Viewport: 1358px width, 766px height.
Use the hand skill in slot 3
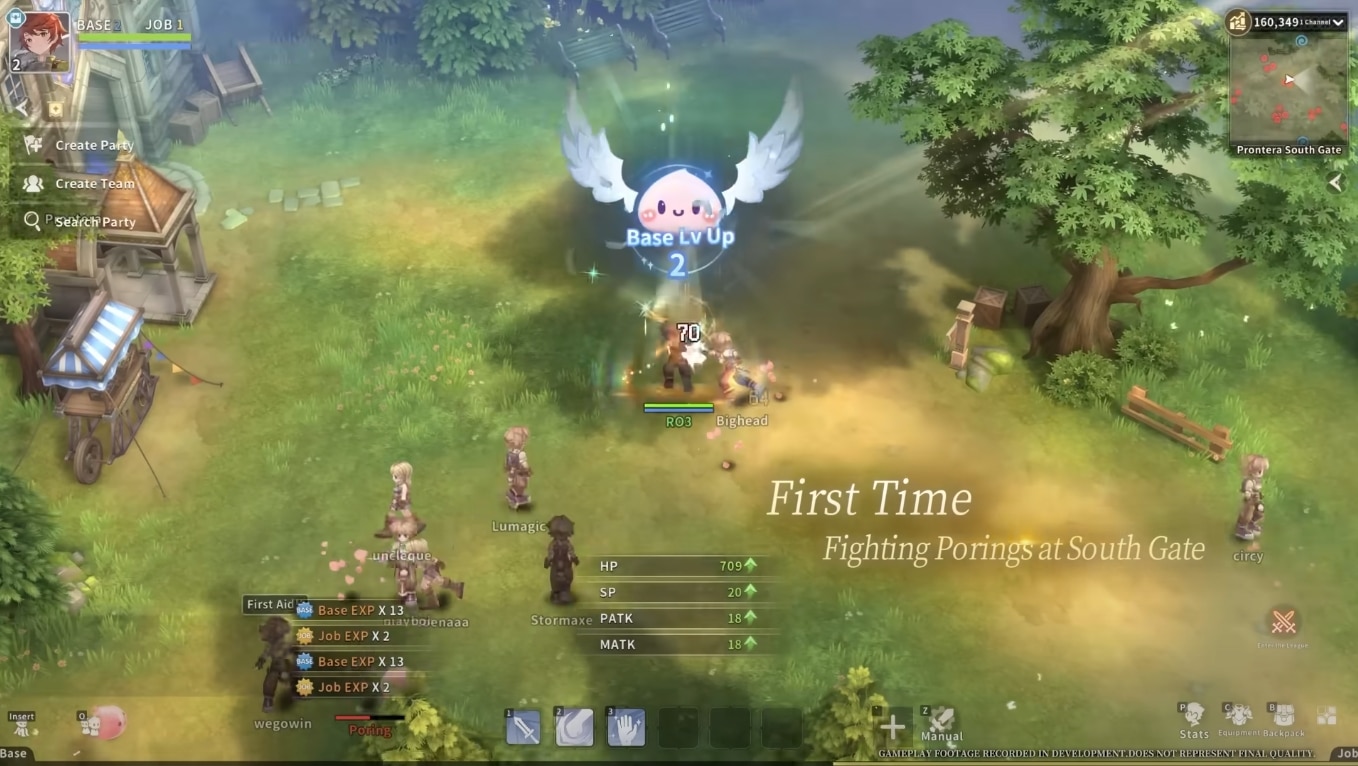click(626, 728)
